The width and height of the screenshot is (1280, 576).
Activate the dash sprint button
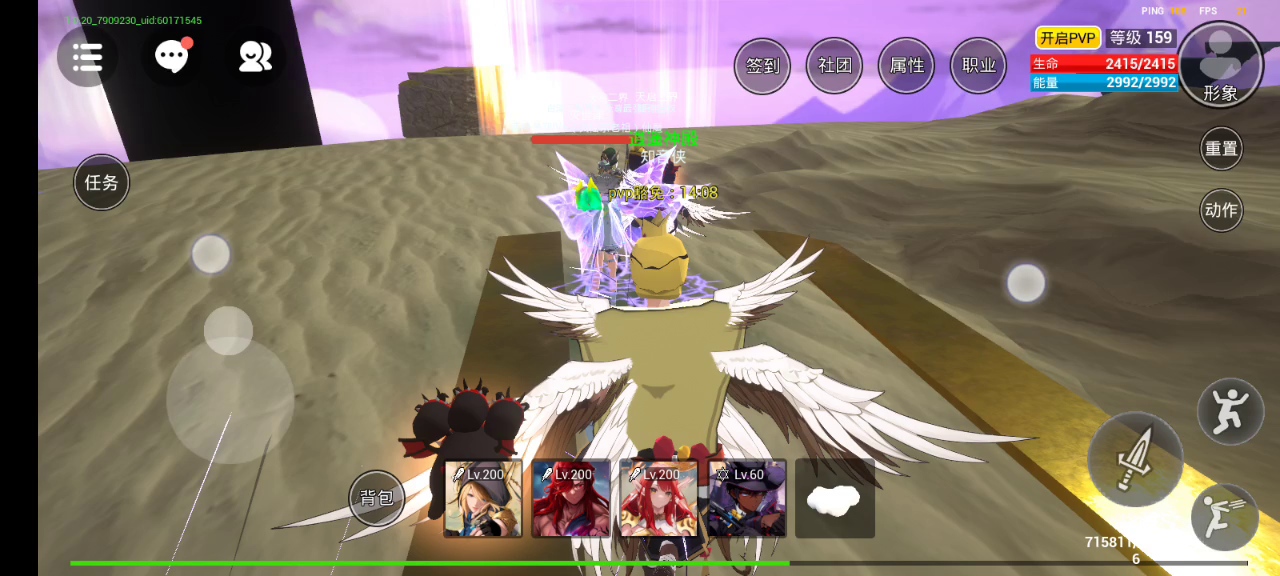(x=1224, y=517)
